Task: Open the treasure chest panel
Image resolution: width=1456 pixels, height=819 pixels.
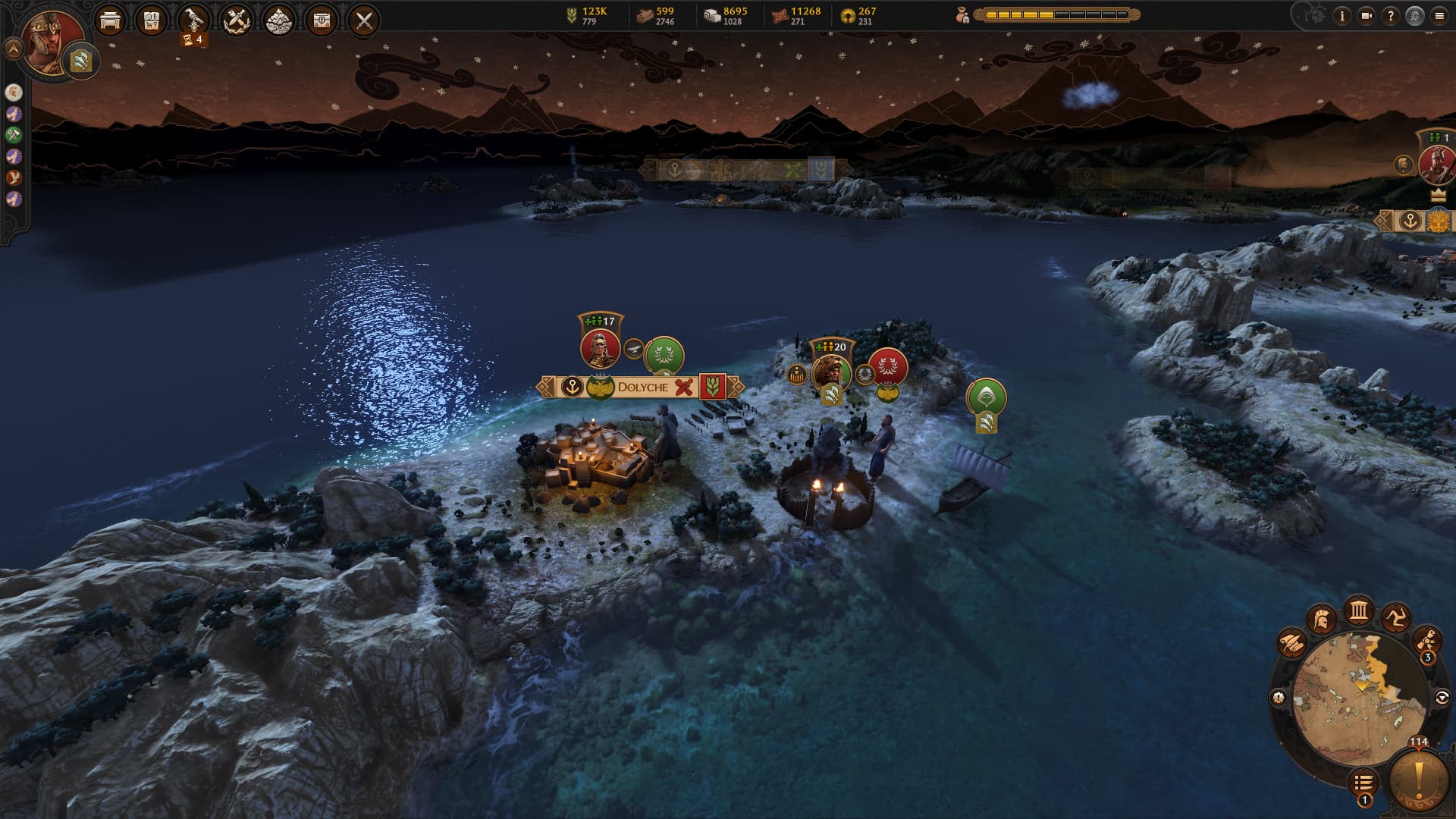Action: [322, 20]
